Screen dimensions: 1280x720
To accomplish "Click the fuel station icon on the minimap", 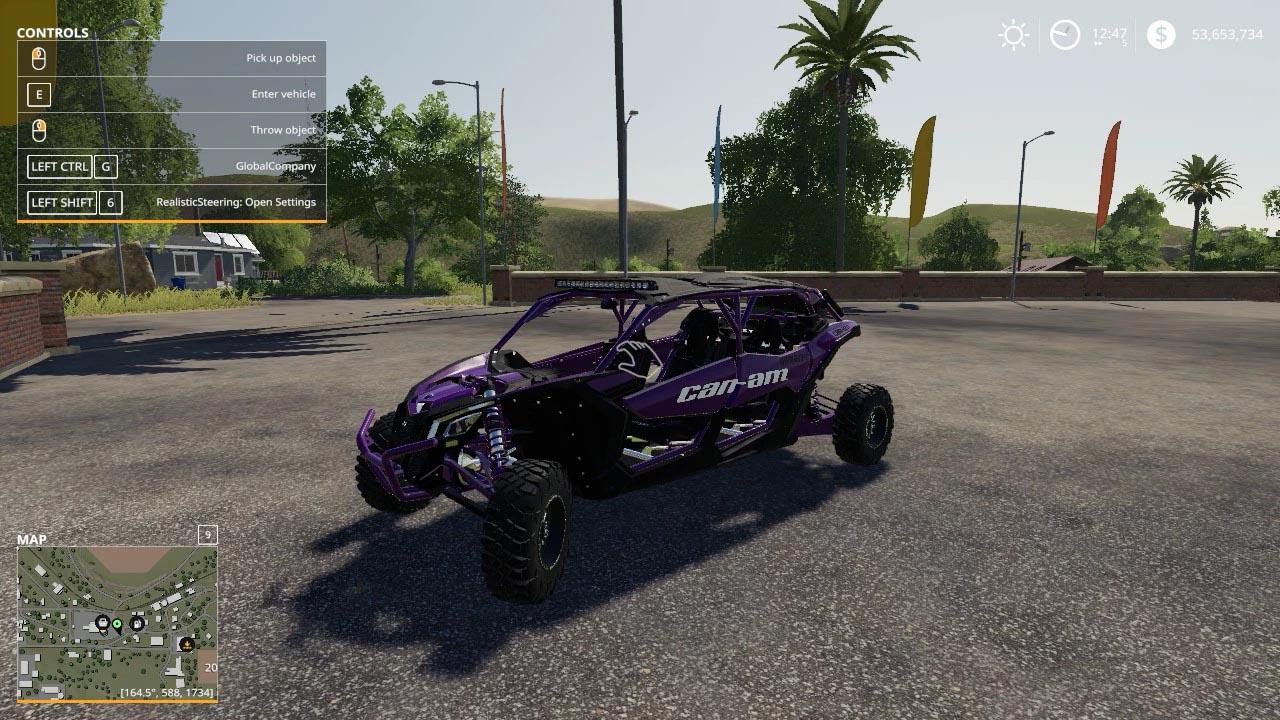I will 137,624.
